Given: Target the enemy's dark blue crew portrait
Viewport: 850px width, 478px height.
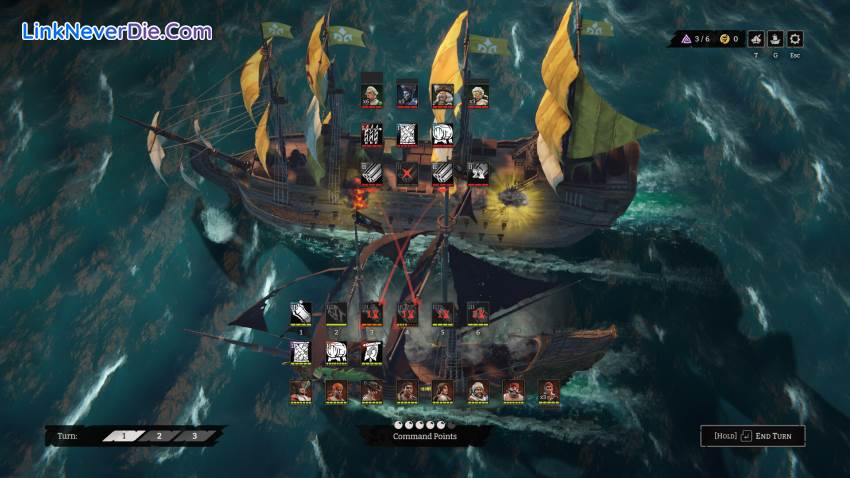Looking at the screenshot, I should (x=407, y=95).
